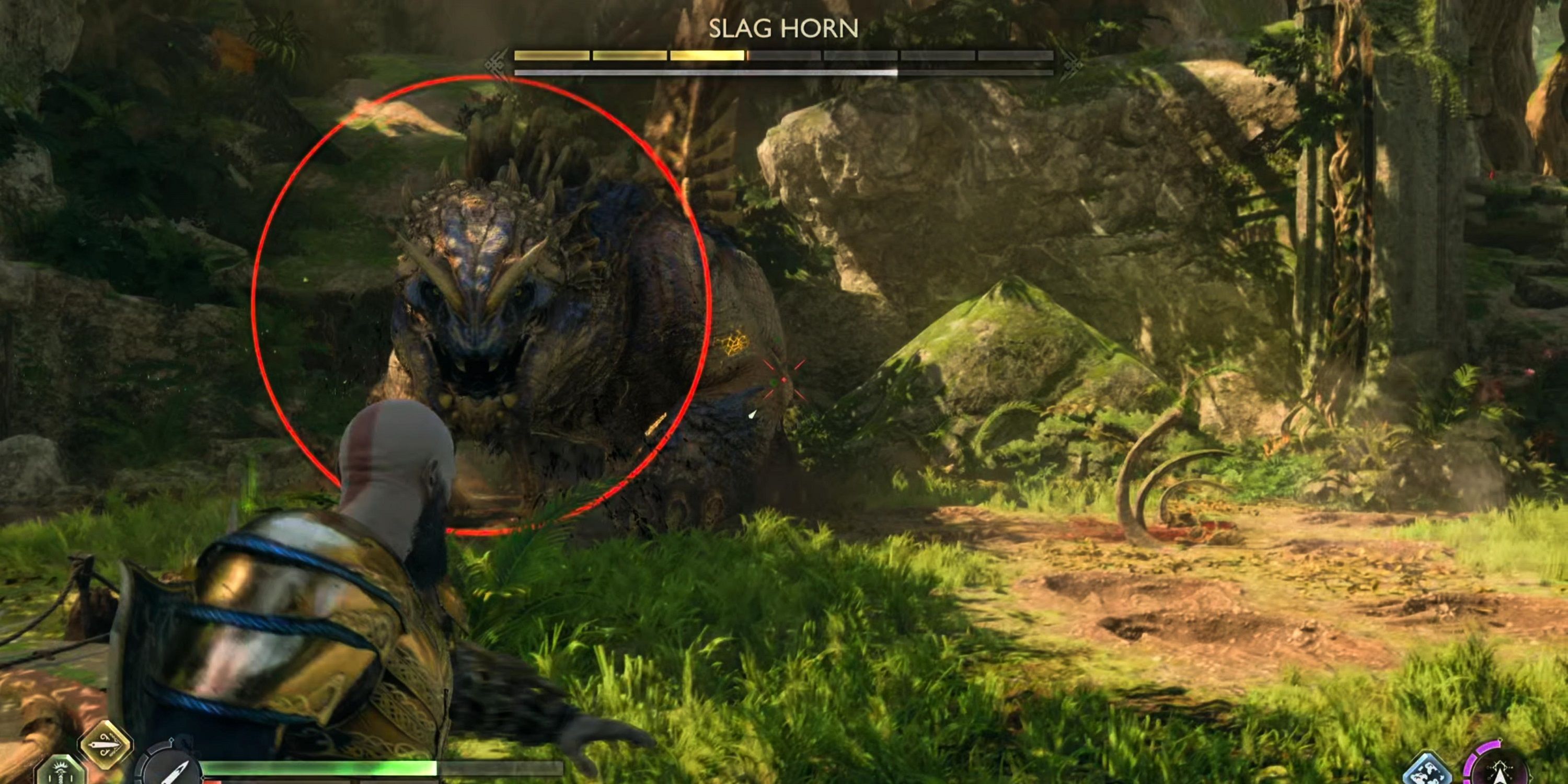
Task: Click the red crosshair reticle on Slag Horn
Action: (784, 379)
